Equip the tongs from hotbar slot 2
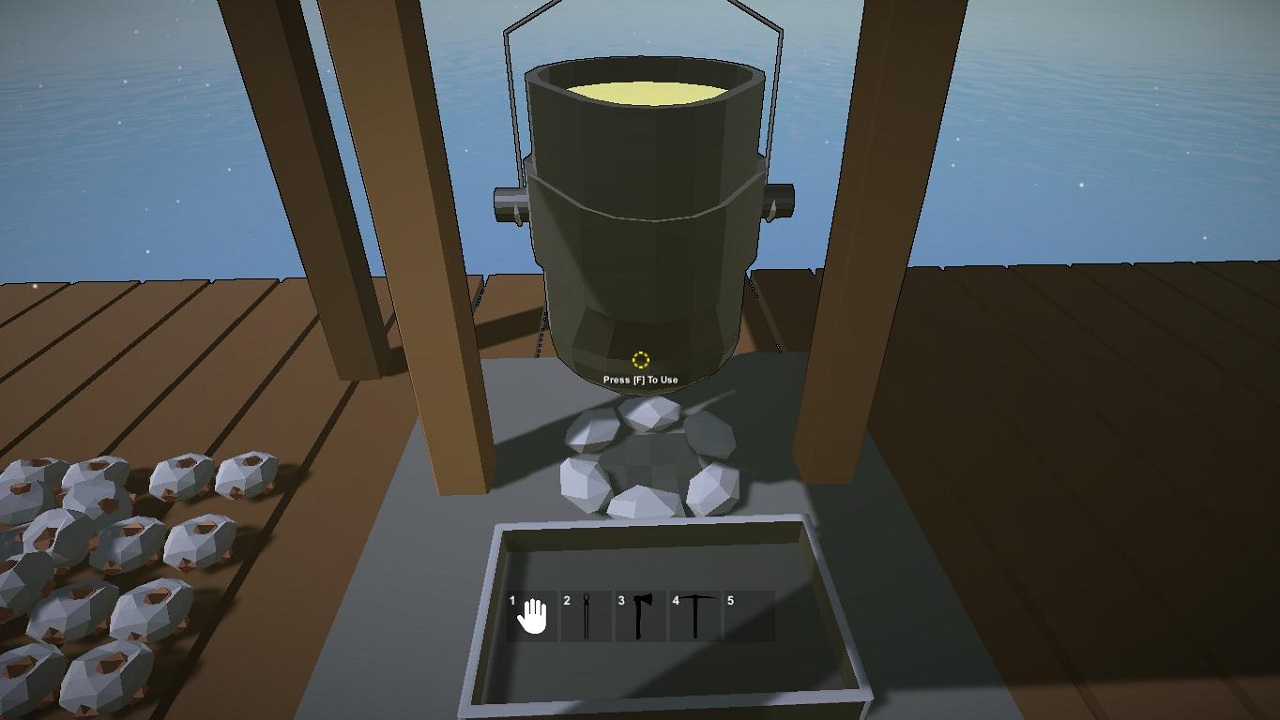Viewport: 1280px width, 720px height. 586,616
